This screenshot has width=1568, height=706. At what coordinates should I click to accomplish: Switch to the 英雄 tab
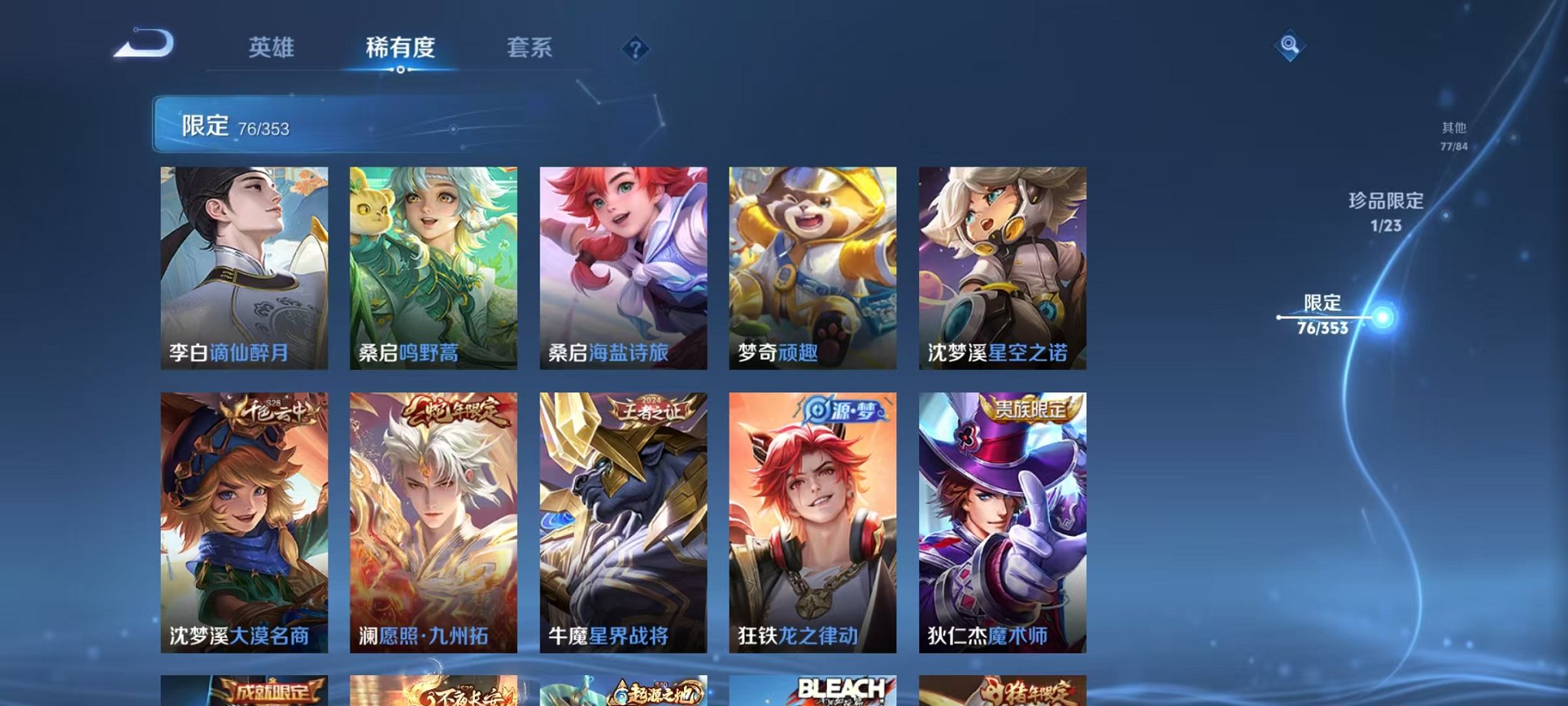pos(273,48)
